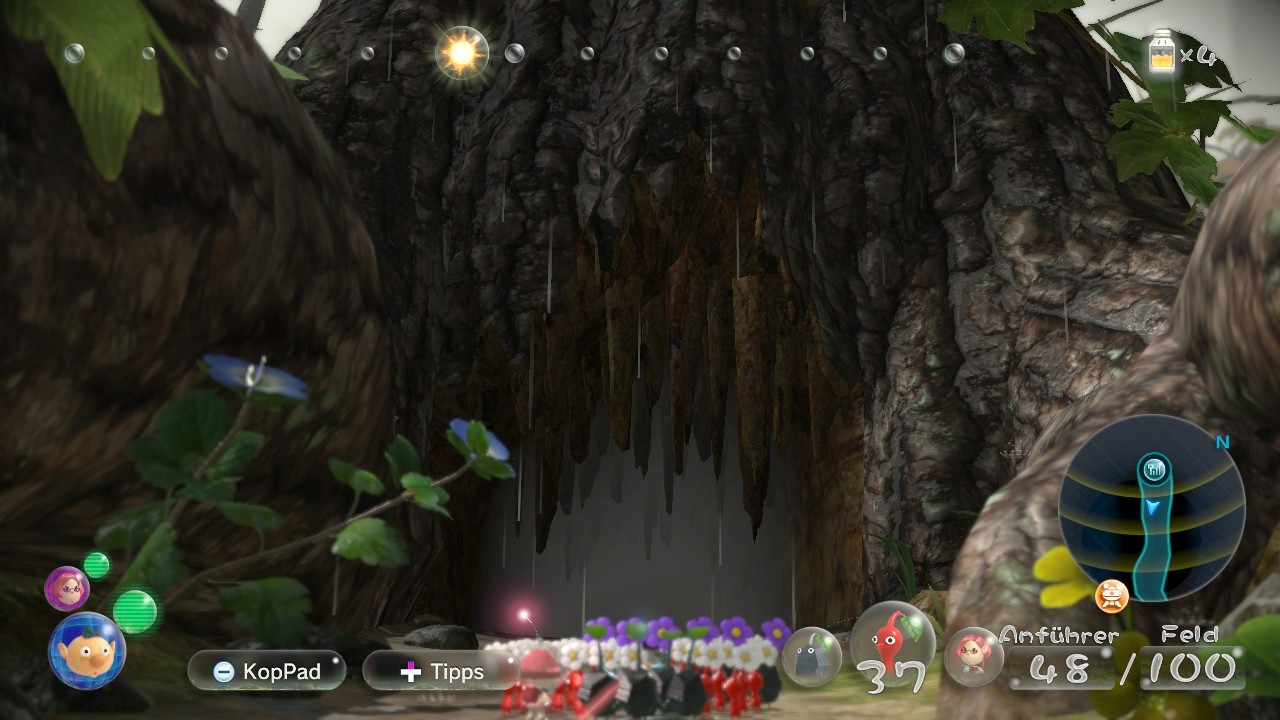
Task: Switch to the pink-haired leader portrait
Action: [x=67, y=588]
